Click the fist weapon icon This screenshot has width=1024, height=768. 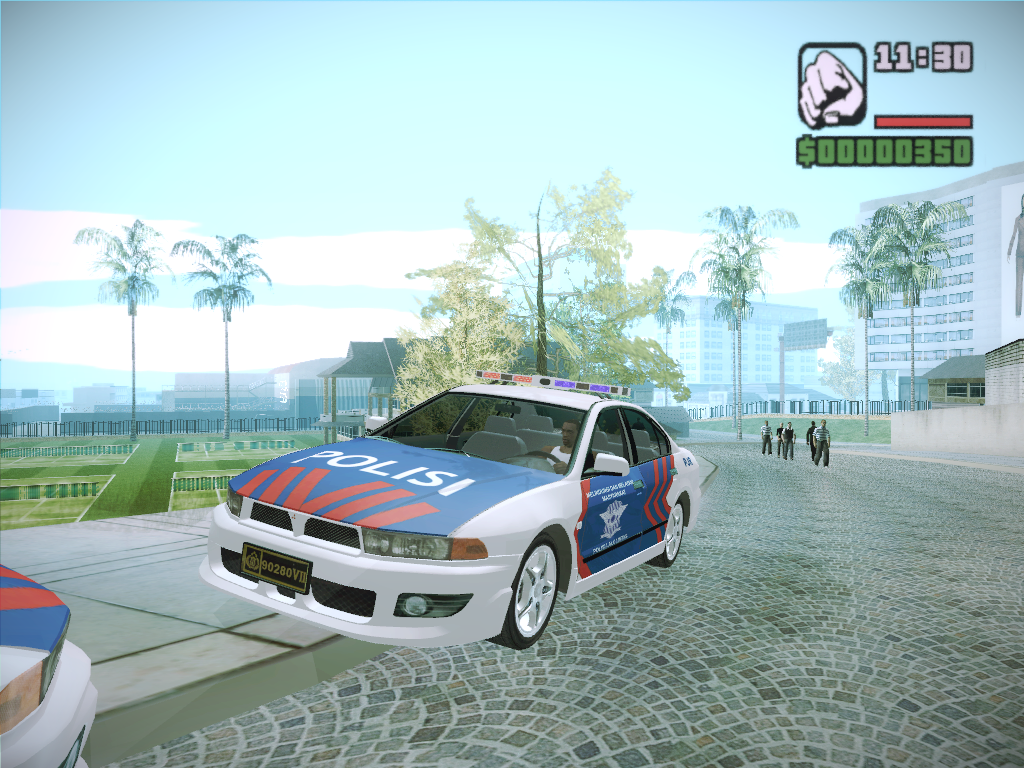(831, 85)
